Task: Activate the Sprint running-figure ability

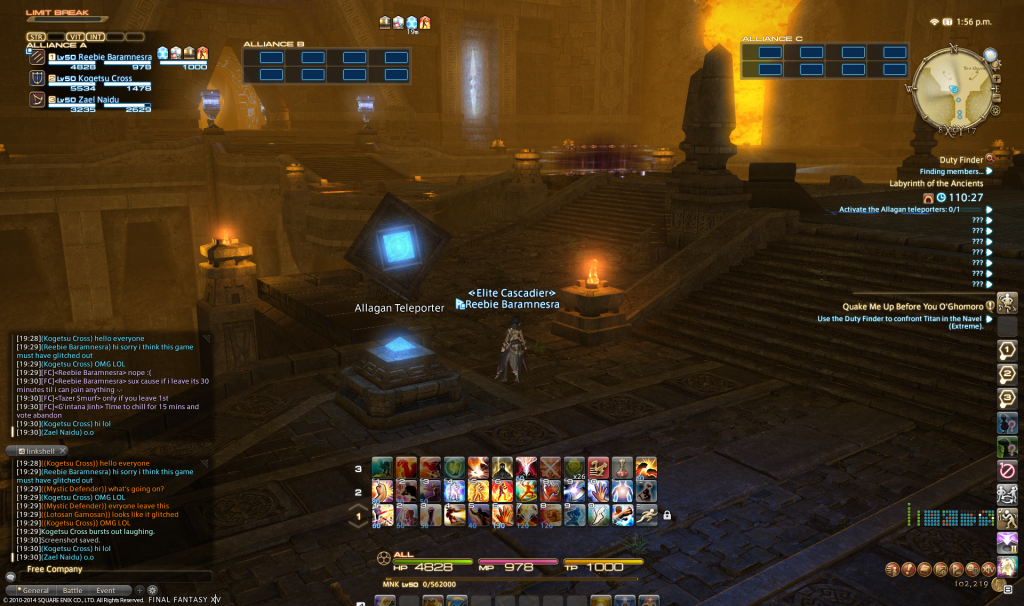Action: click(x=647, y=514)
